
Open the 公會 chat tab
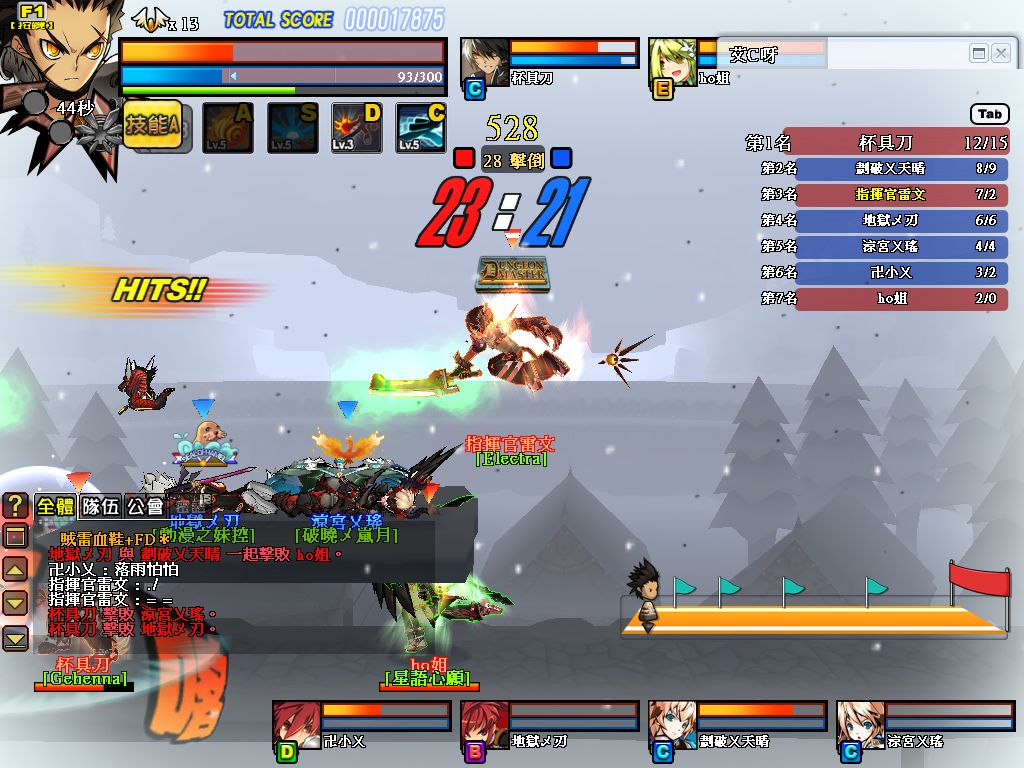pos(146,506)
